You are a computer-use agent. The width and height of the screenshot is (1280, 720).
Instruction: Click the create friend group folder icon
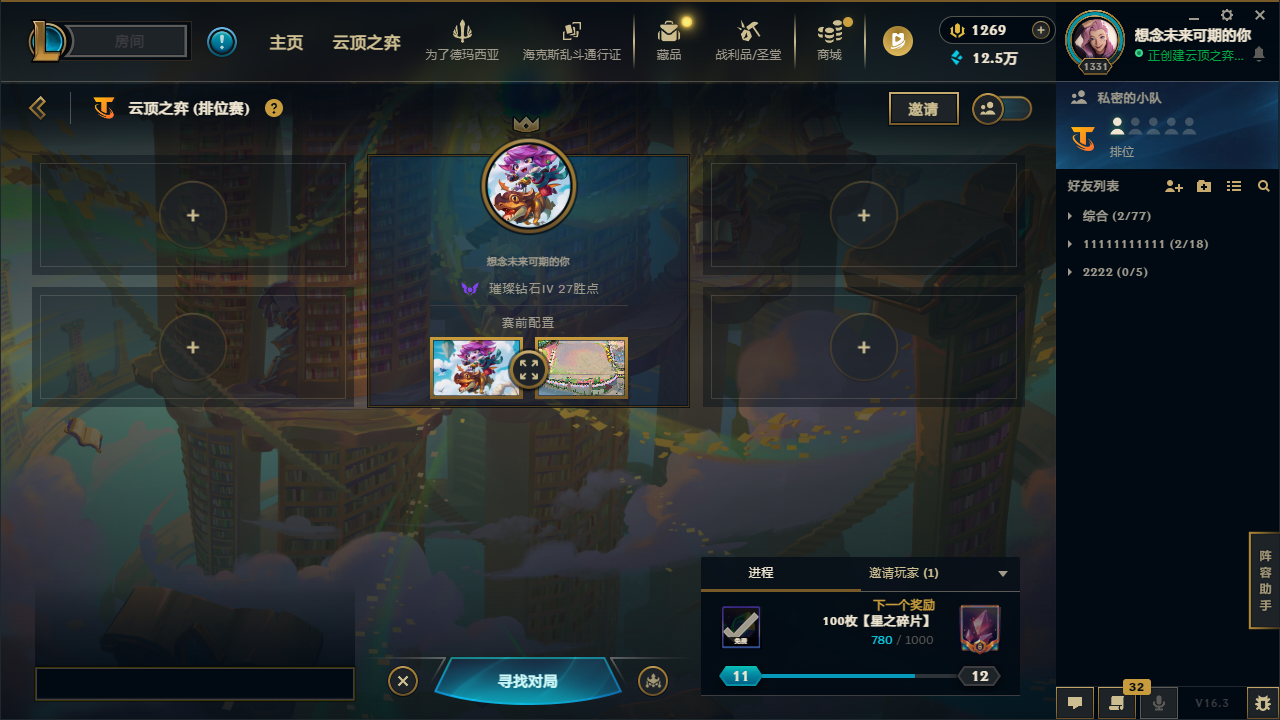1203,186
